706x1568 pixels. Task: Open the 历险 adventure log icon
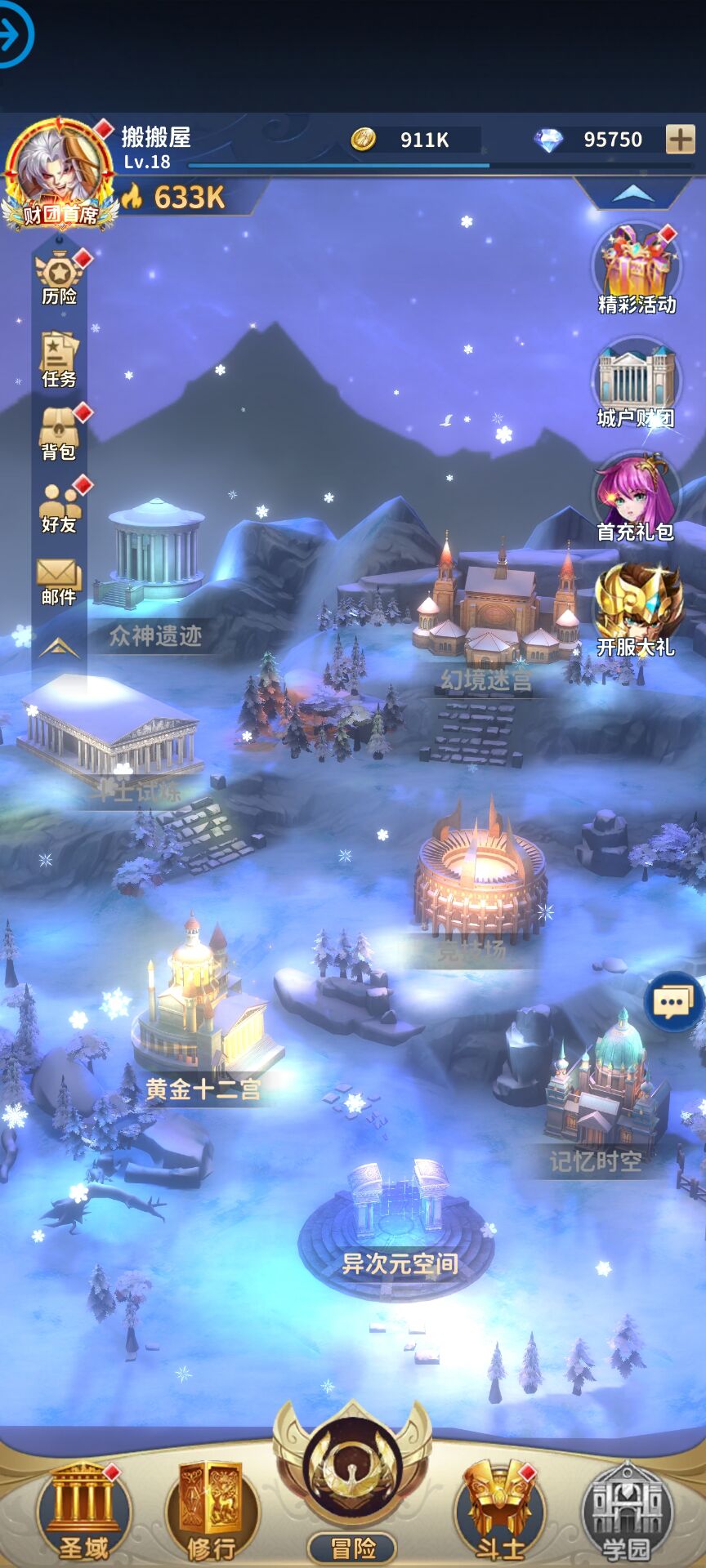(x=60, y=278)
